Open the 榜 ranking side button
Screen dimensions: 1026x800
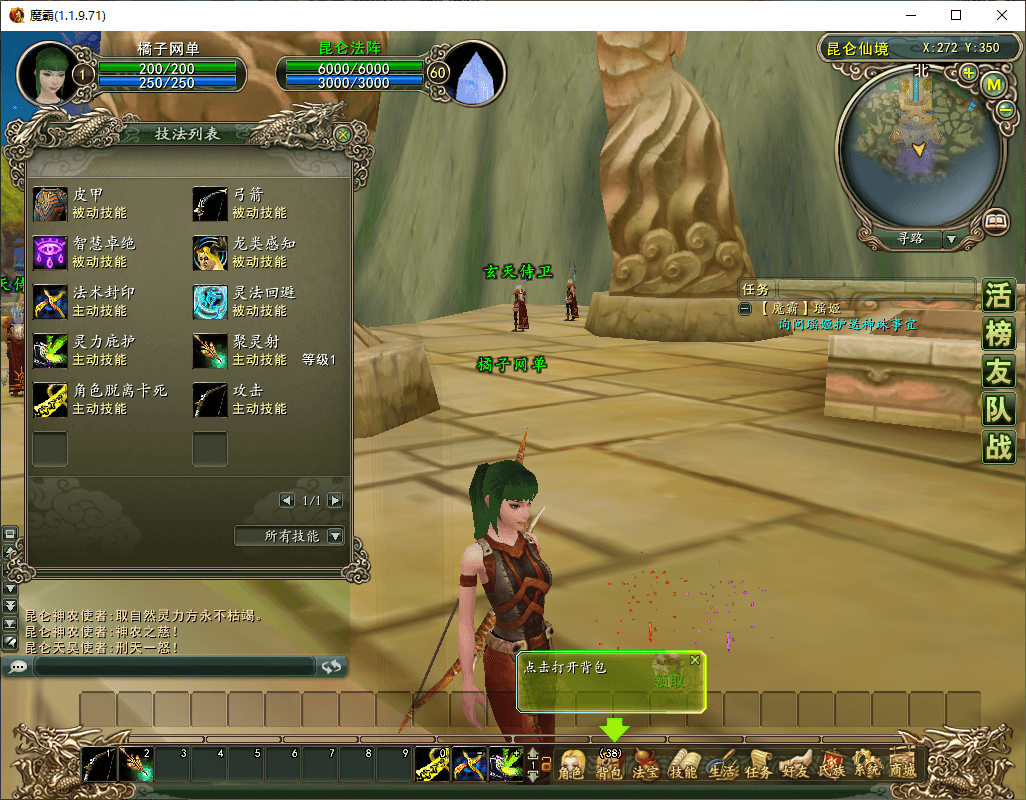[998, 334]
